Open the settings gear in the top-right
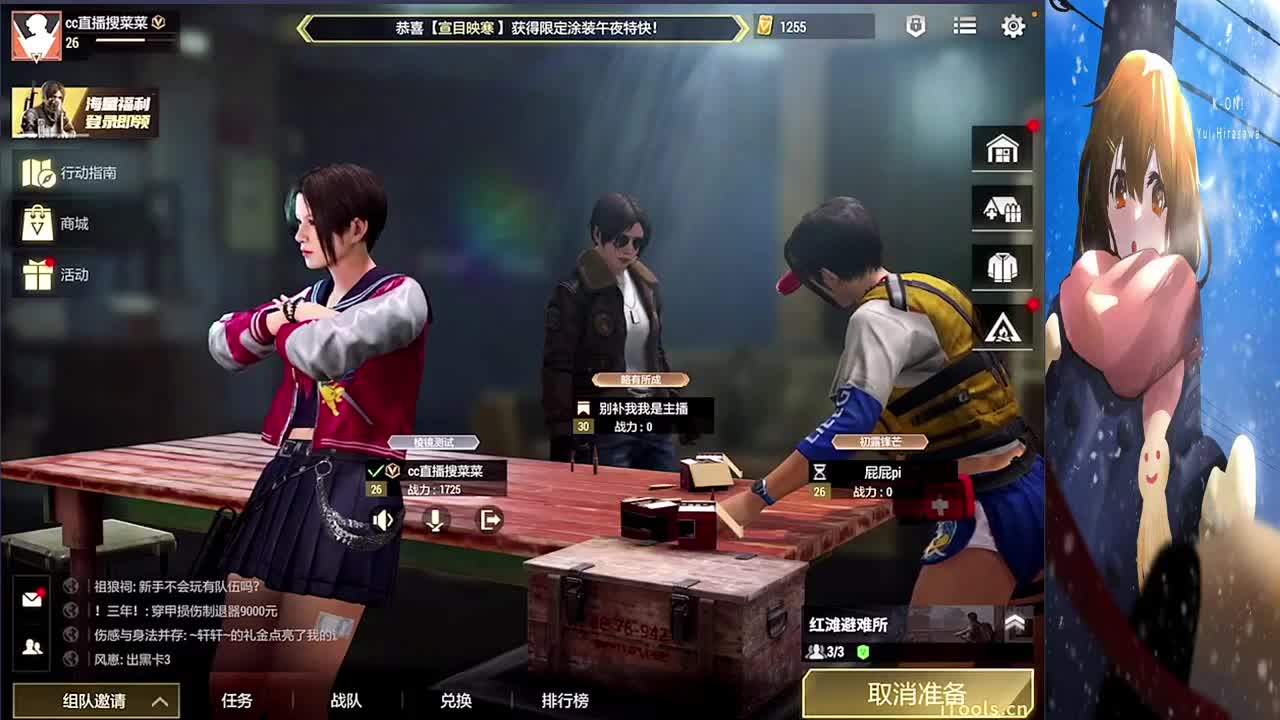Image resolution: width=1280 pixels, height=720 pixels. [x=1012, y=27]
